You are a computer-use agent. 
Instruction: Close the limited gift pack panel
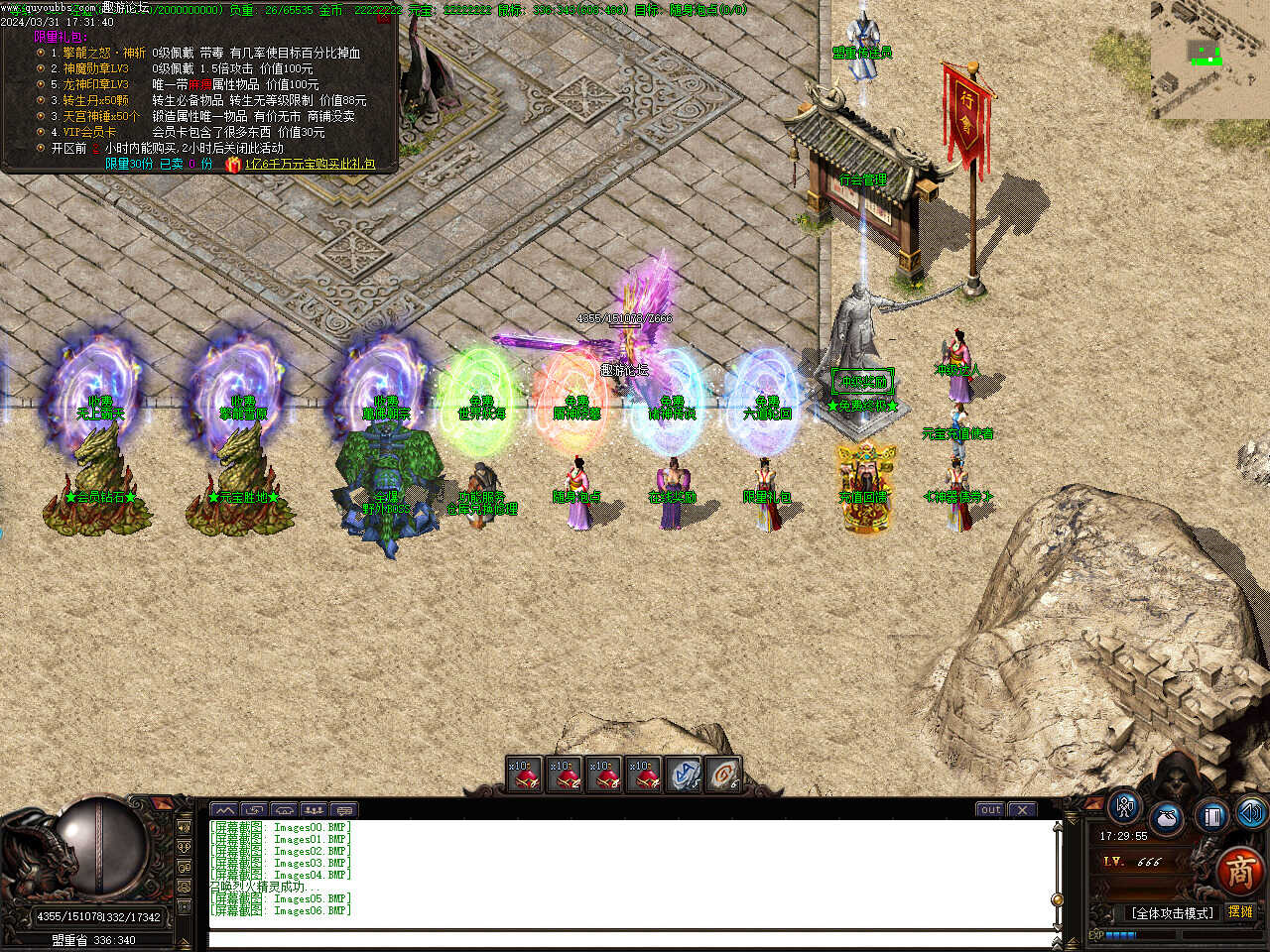384,17
